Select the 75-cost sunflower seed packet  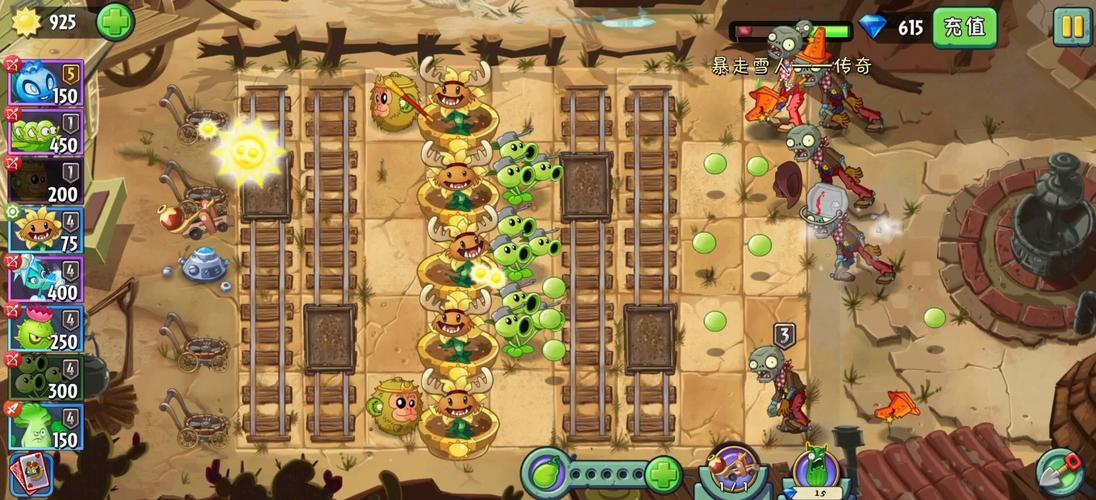point(45,229)
